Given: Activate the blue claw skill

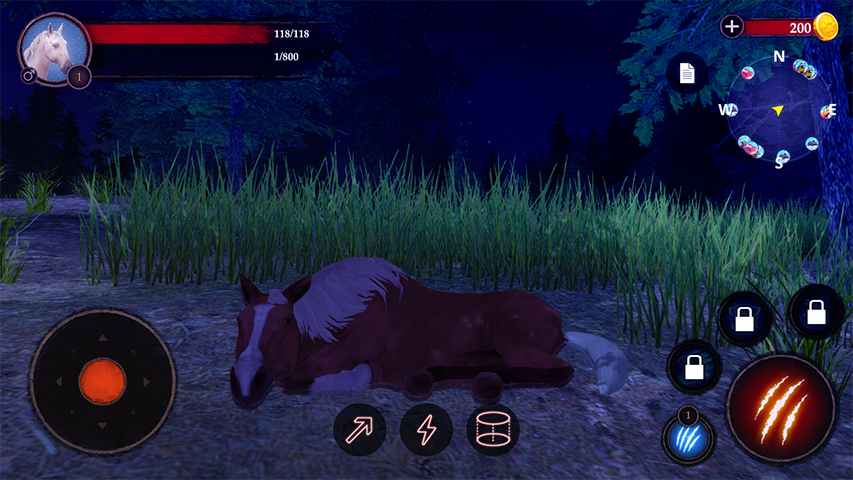Looking at the screenshot, I should pos(688,438).
